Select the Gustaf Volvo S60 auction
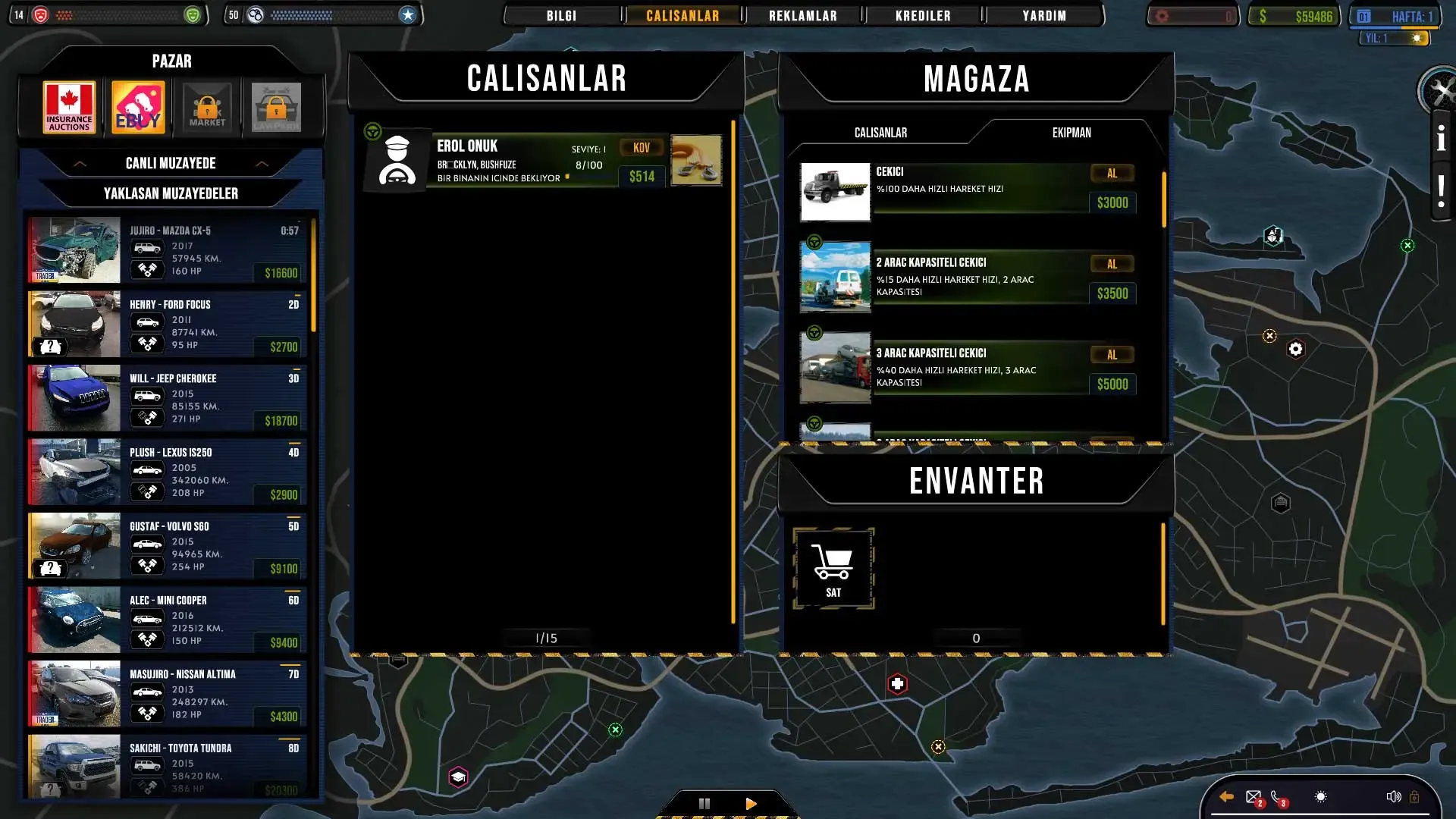 (167, 546)
